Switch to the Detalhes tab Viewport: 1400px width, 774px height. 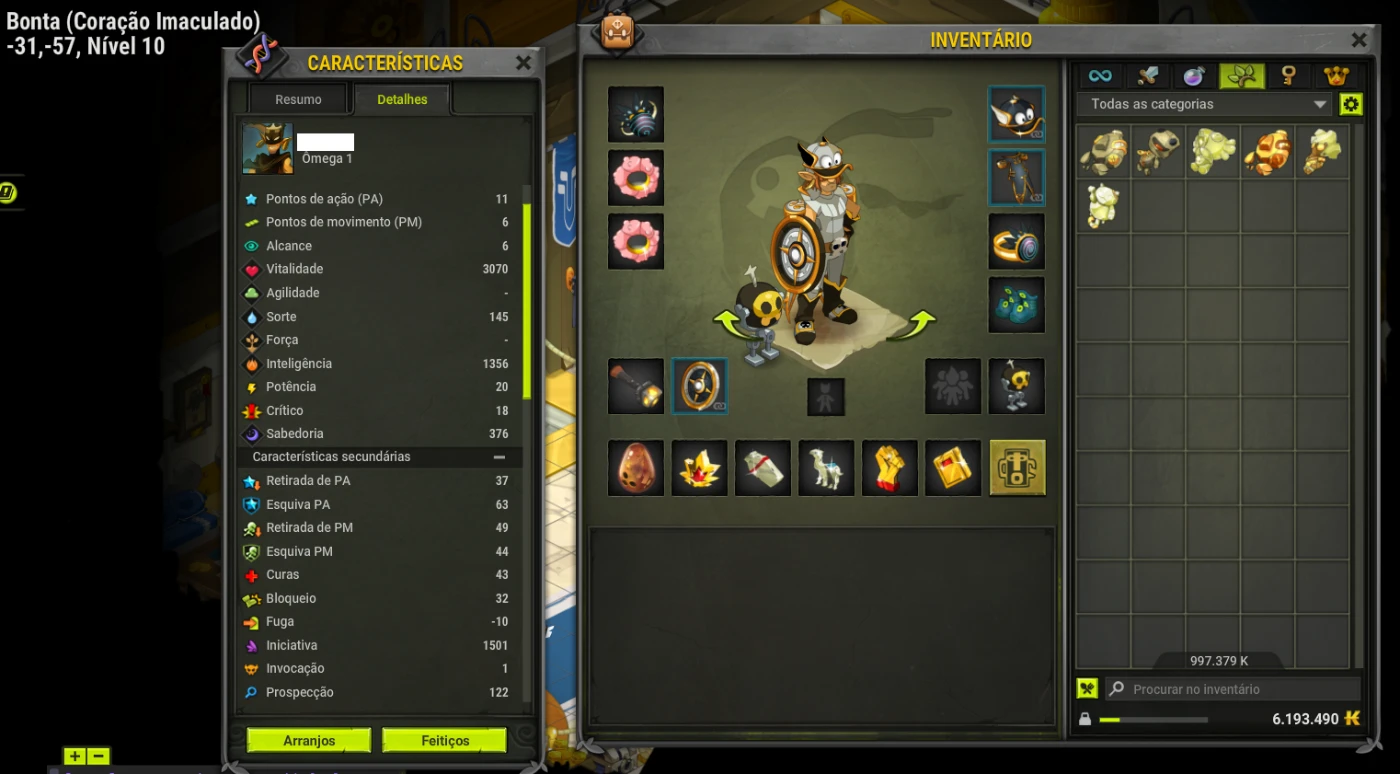(401, 99)
